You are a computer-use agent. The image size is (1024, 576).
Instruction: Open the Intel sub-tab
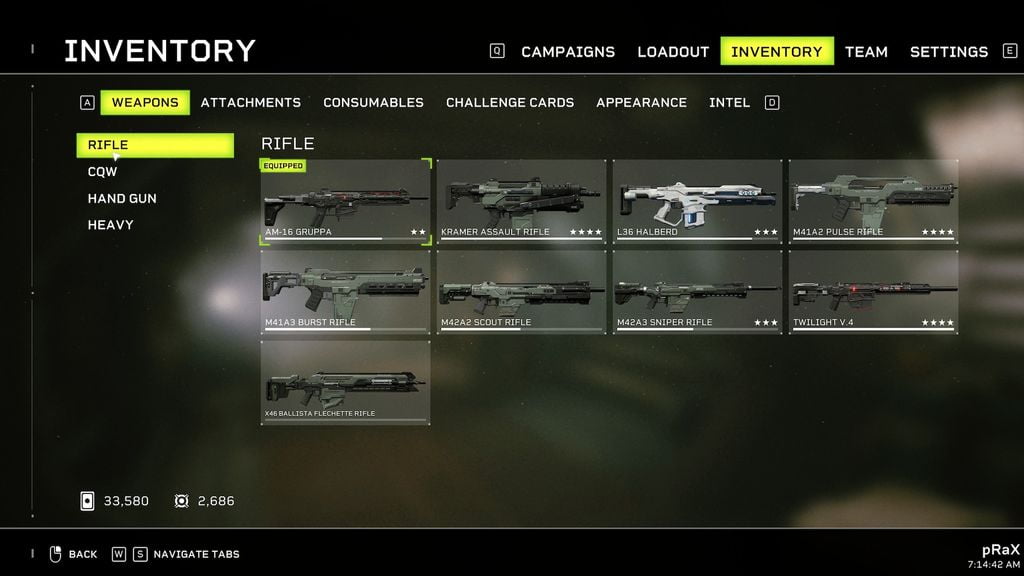pyautogui.click(x=729, y=102)
